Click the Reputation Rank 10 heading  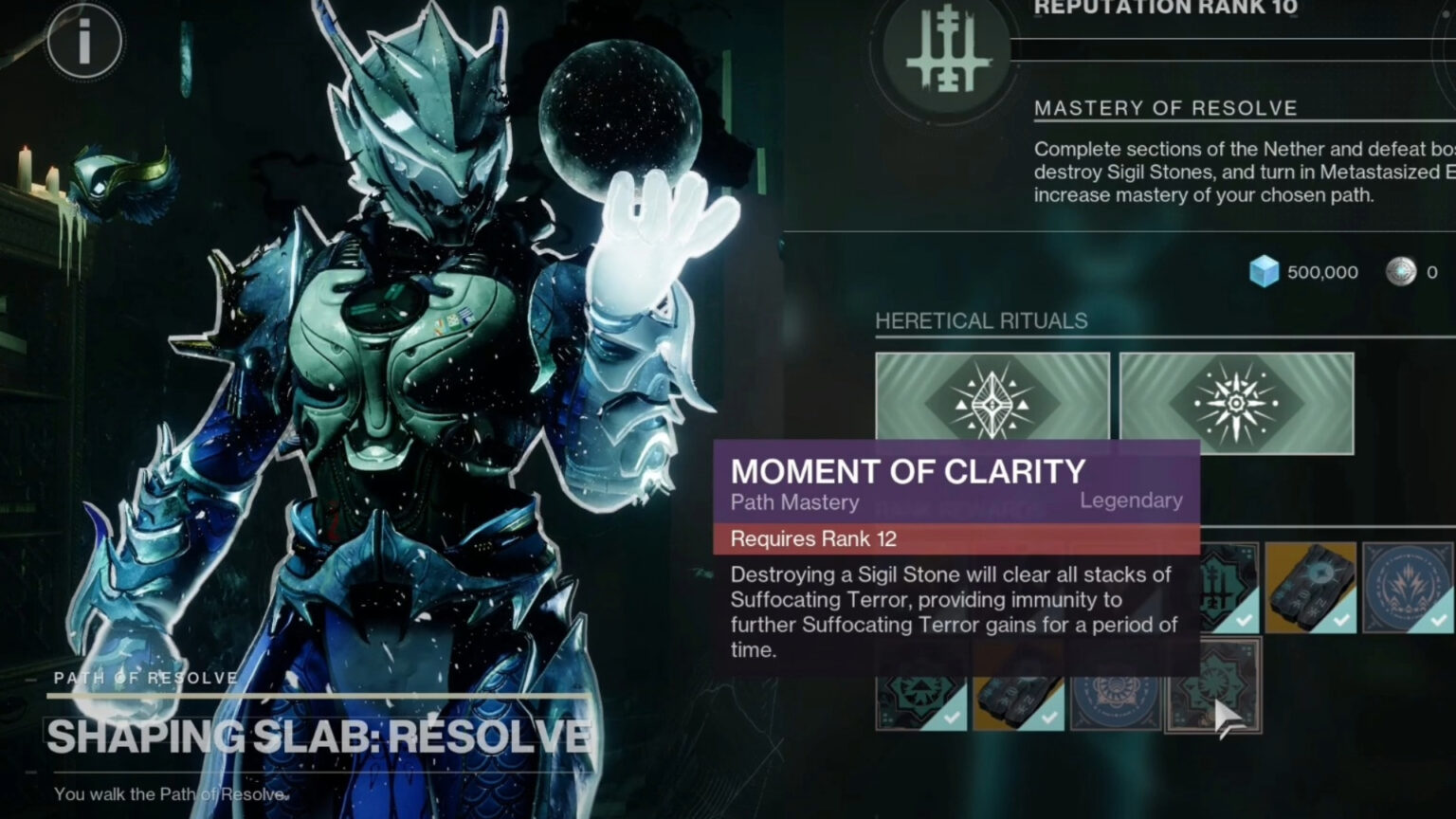click(x=1164, y=9)
